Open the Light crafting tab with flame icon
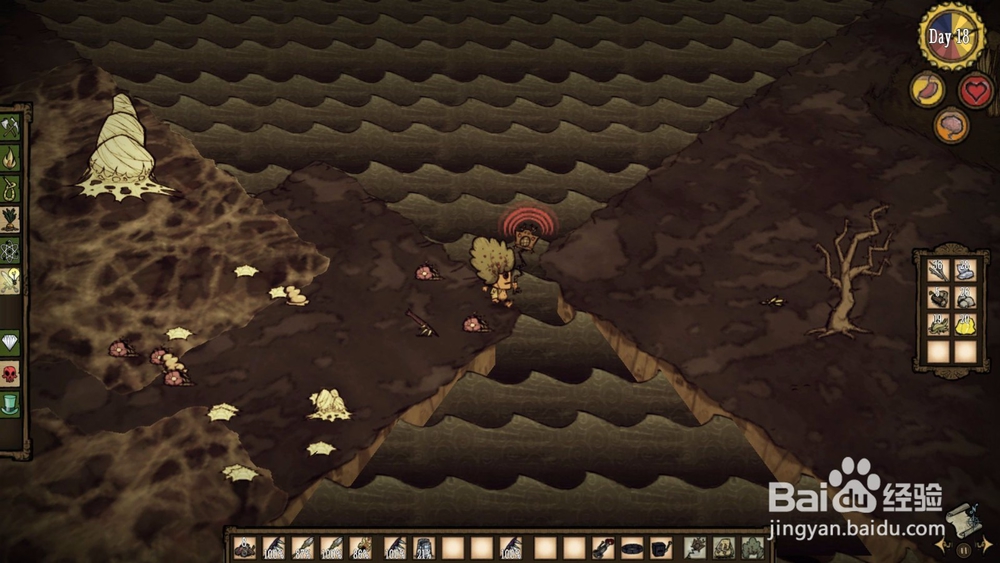Viewport: 1000px width, 563px height. tap(10, 158)
